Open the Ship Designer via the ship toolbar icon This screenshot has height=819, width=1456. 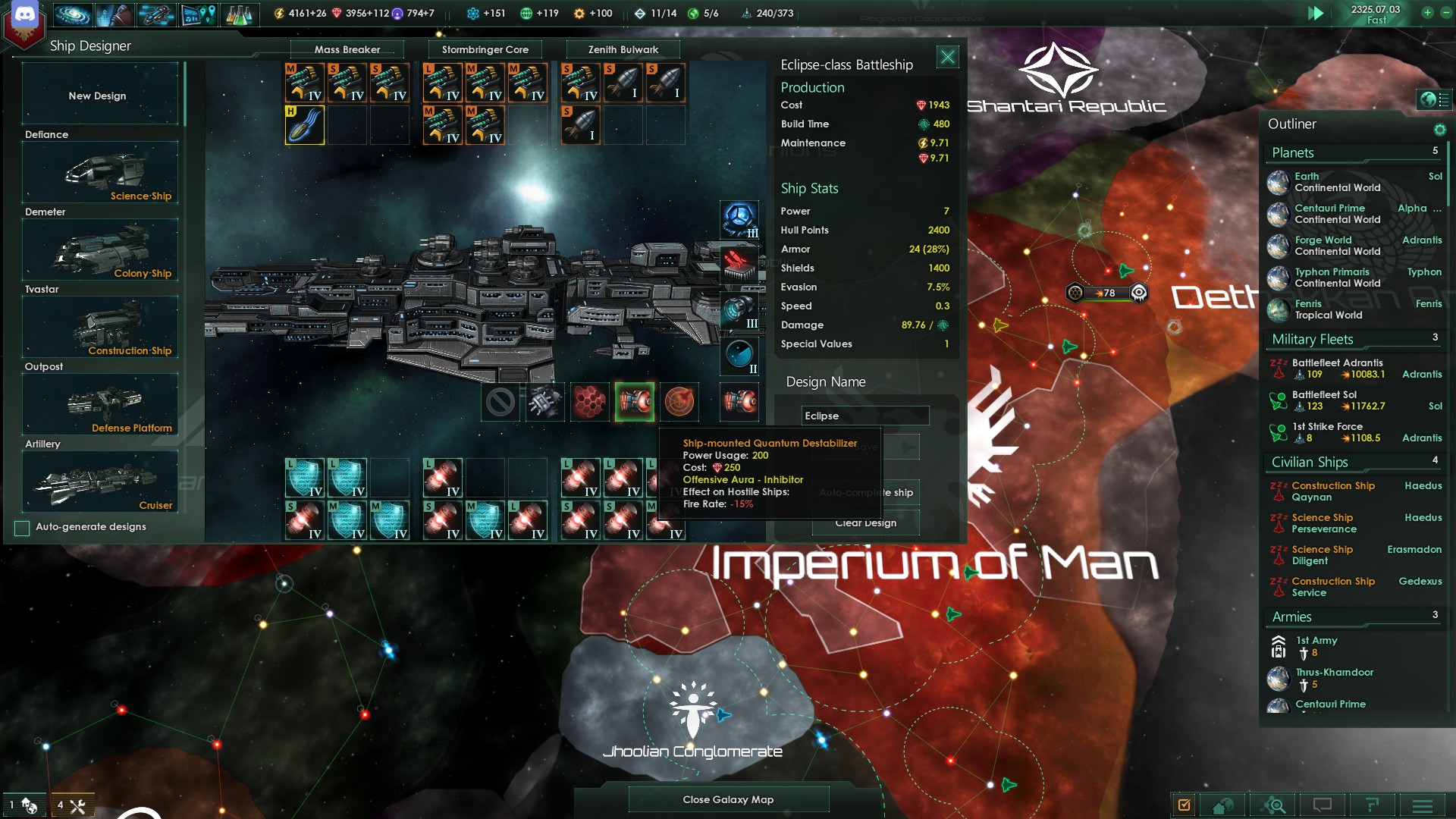pyautogui.click(x=155, y=14)
